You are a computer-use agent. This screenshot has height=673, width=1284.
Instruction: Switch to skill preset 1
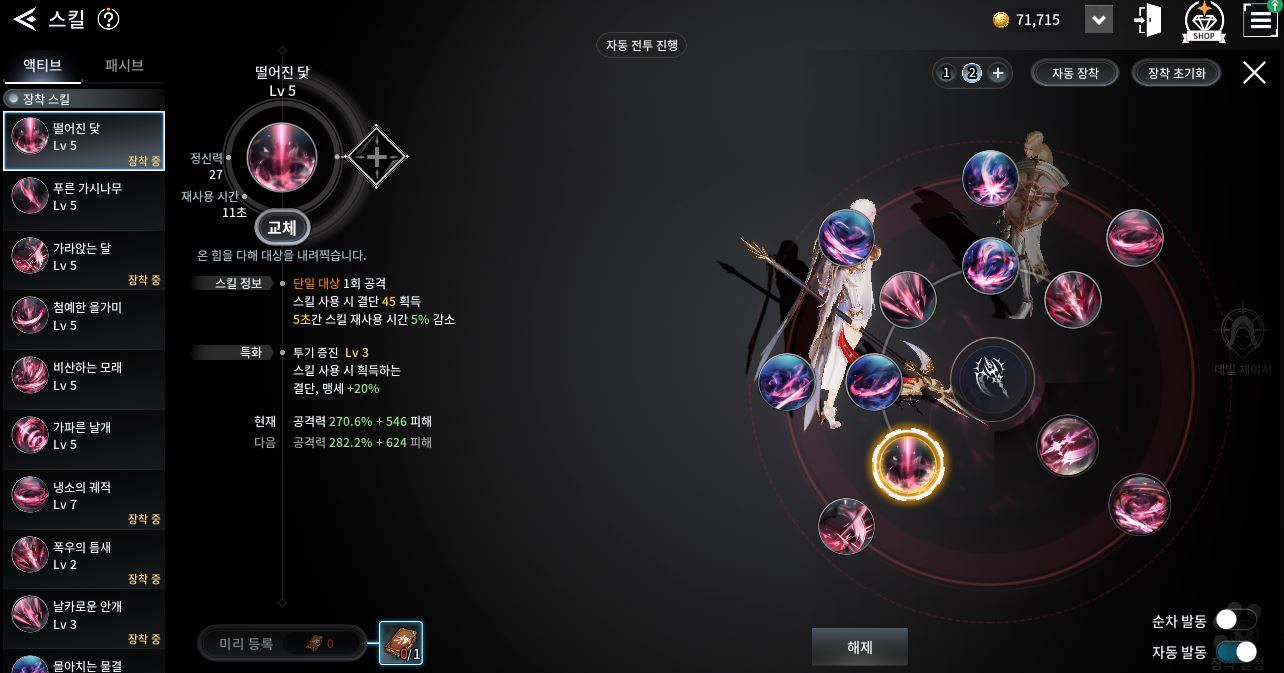[946, 73]
